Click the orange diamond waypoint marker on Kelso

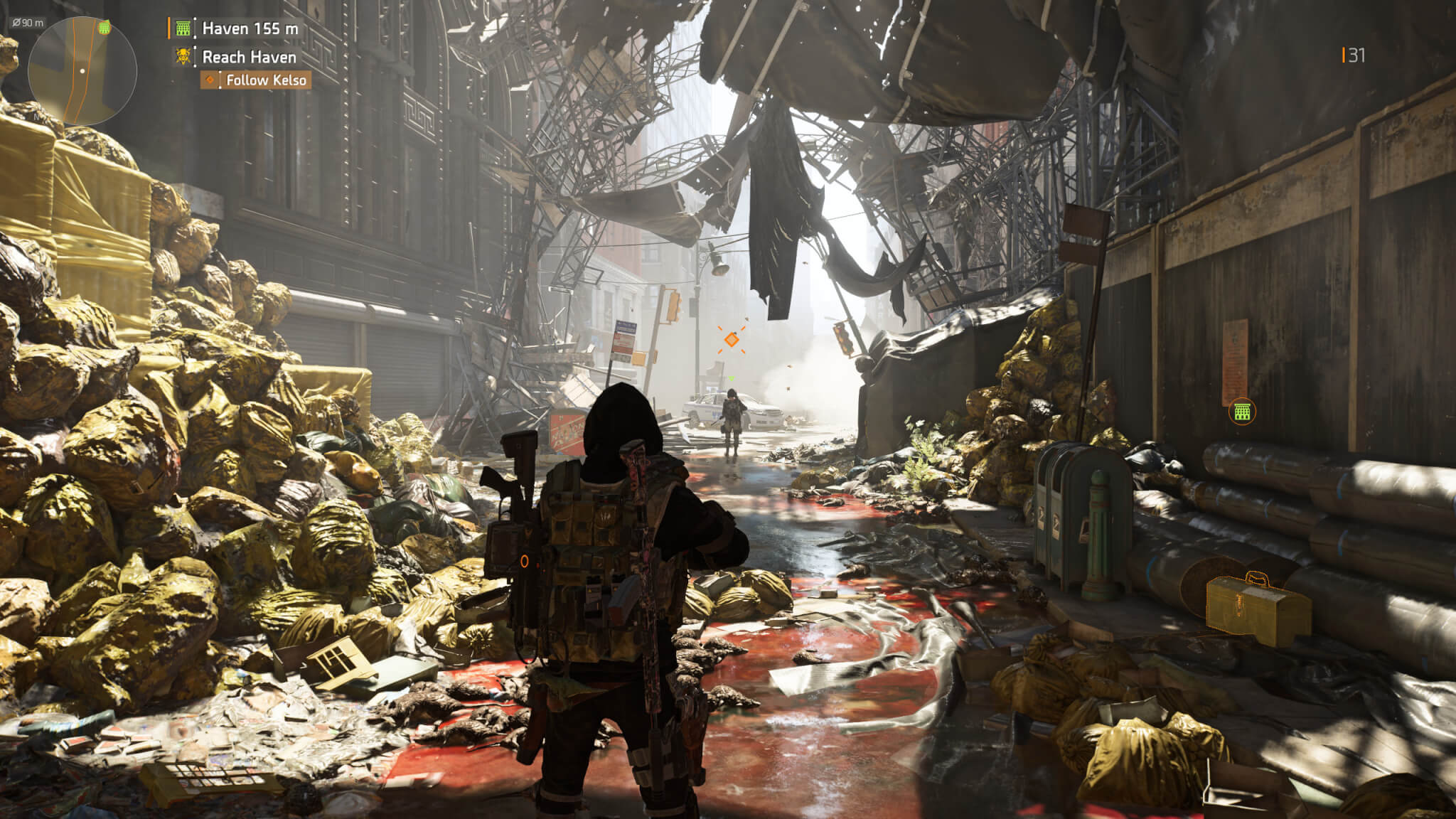coord(731,341)
